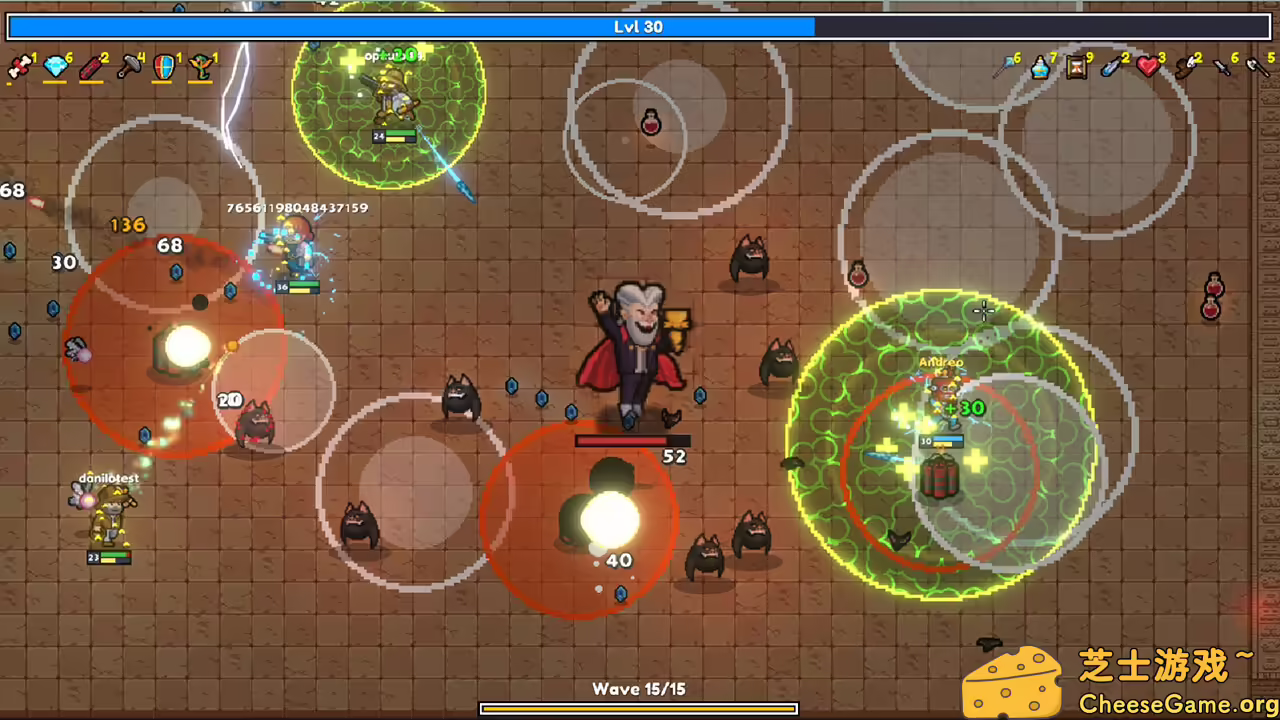Click the boss's red health bar
Viewport: 1280px width, 720px height.
click(x=630, y=441)
